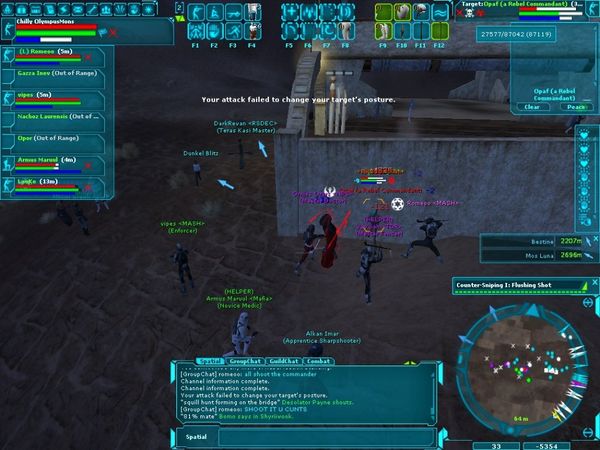This screenshot has width=600, height=450.
Task: Activate the F9 toolbar slot
Action: click(x=385, y=31)
